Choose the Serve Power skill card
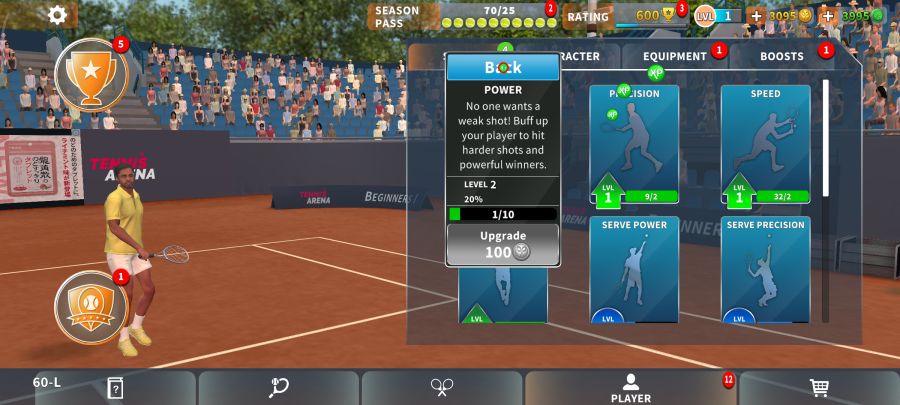Screen dimensions: 900x405 [634, 270]
